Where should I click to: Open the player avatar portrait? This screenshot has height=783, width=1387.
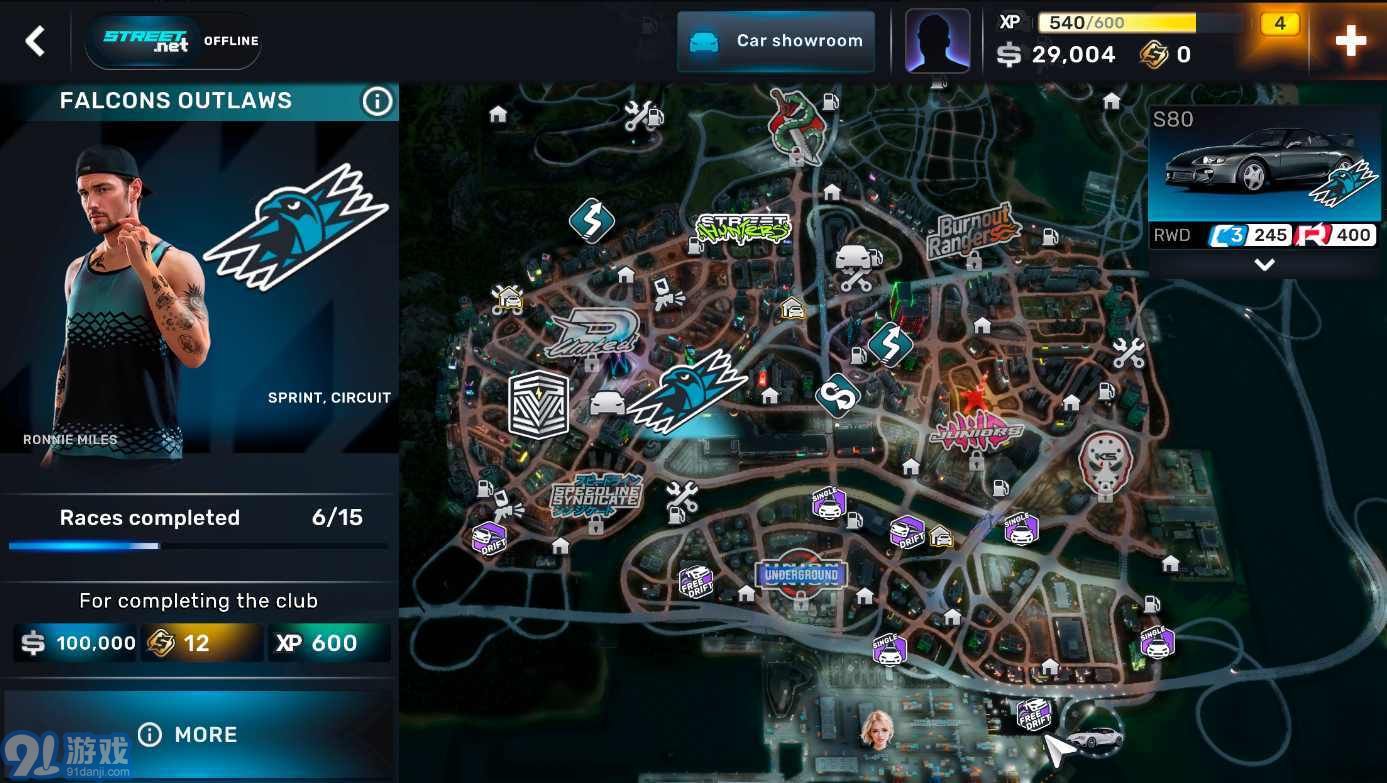(937, 40)
